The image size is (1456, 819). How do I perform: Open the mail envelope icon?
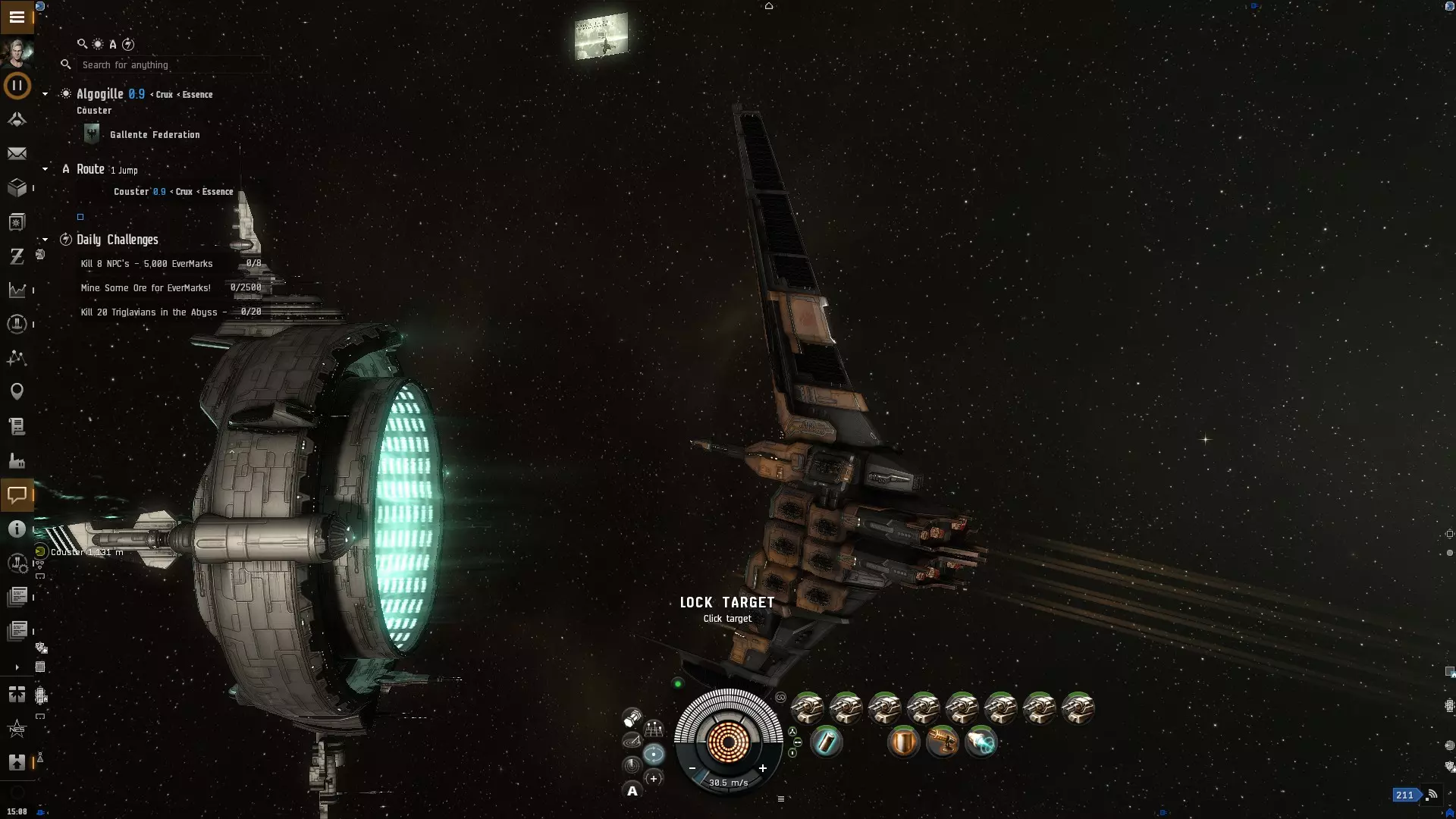point(17,154)
